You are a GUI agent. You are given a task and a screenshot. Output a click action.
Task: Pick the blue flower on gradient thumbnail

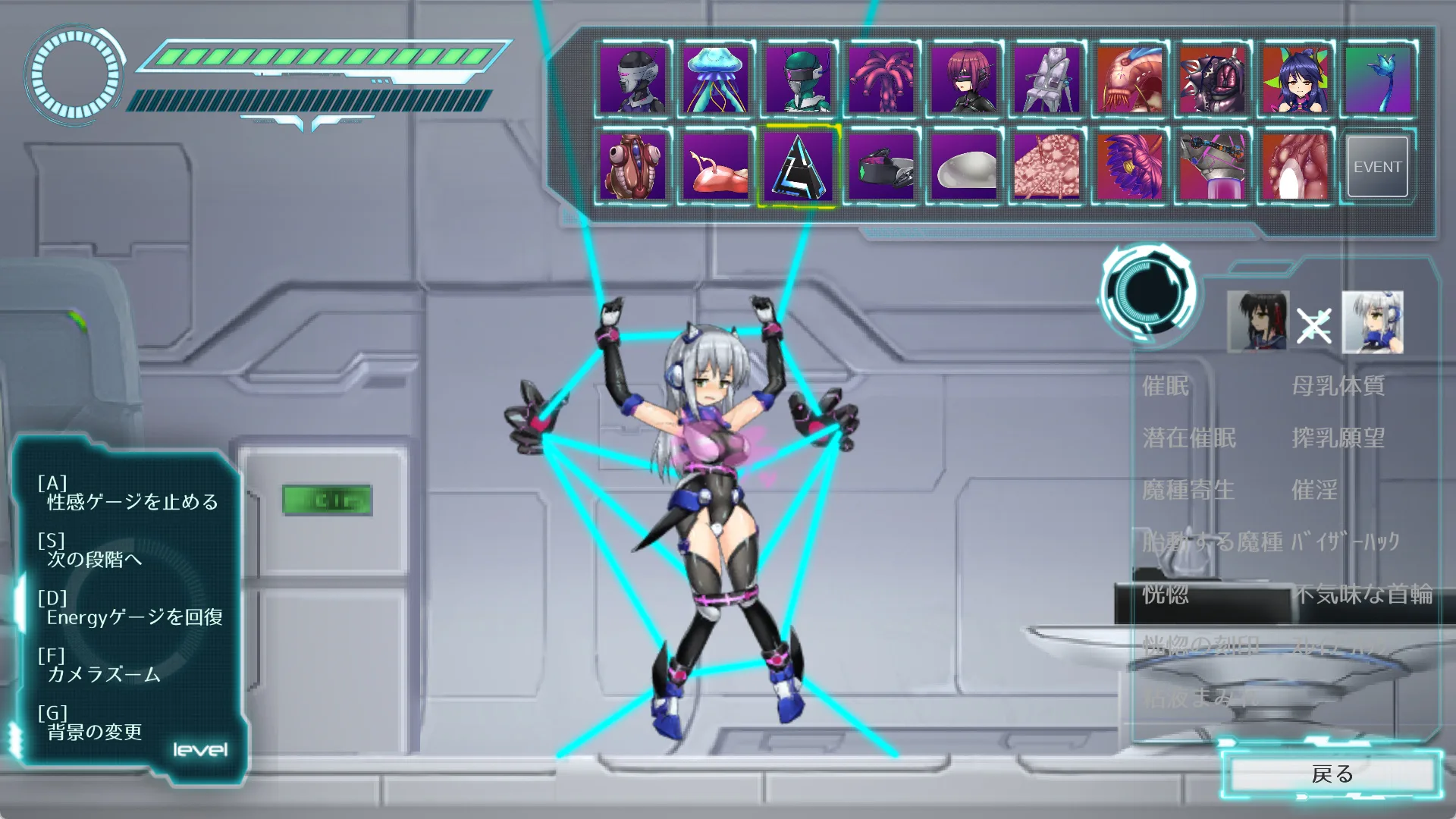1377,80
